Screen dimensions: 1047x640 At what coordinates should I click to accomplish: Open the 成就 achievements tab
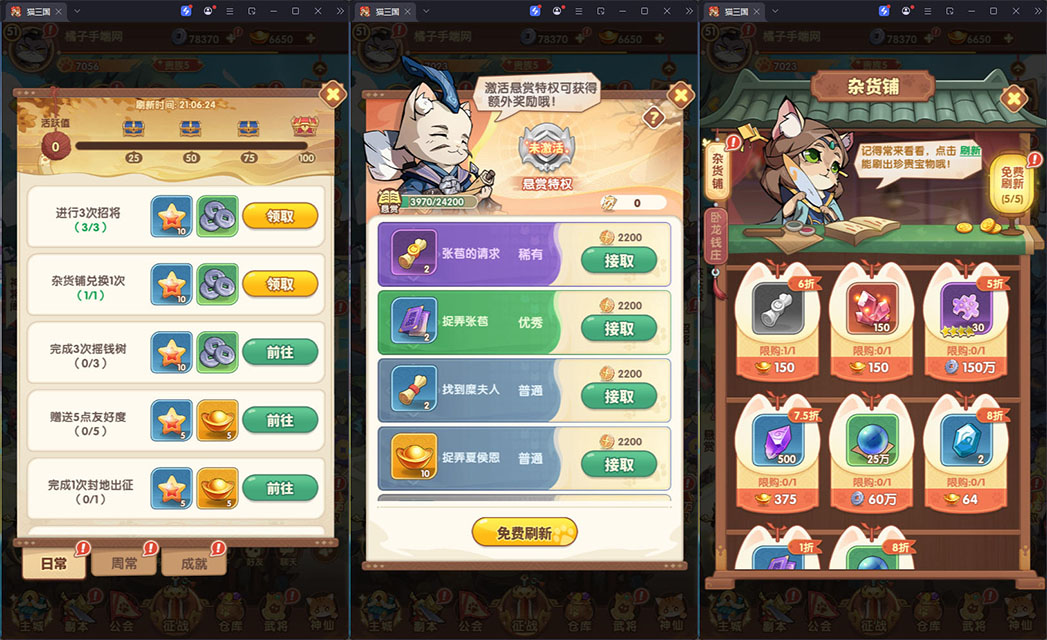click(193, 563)
